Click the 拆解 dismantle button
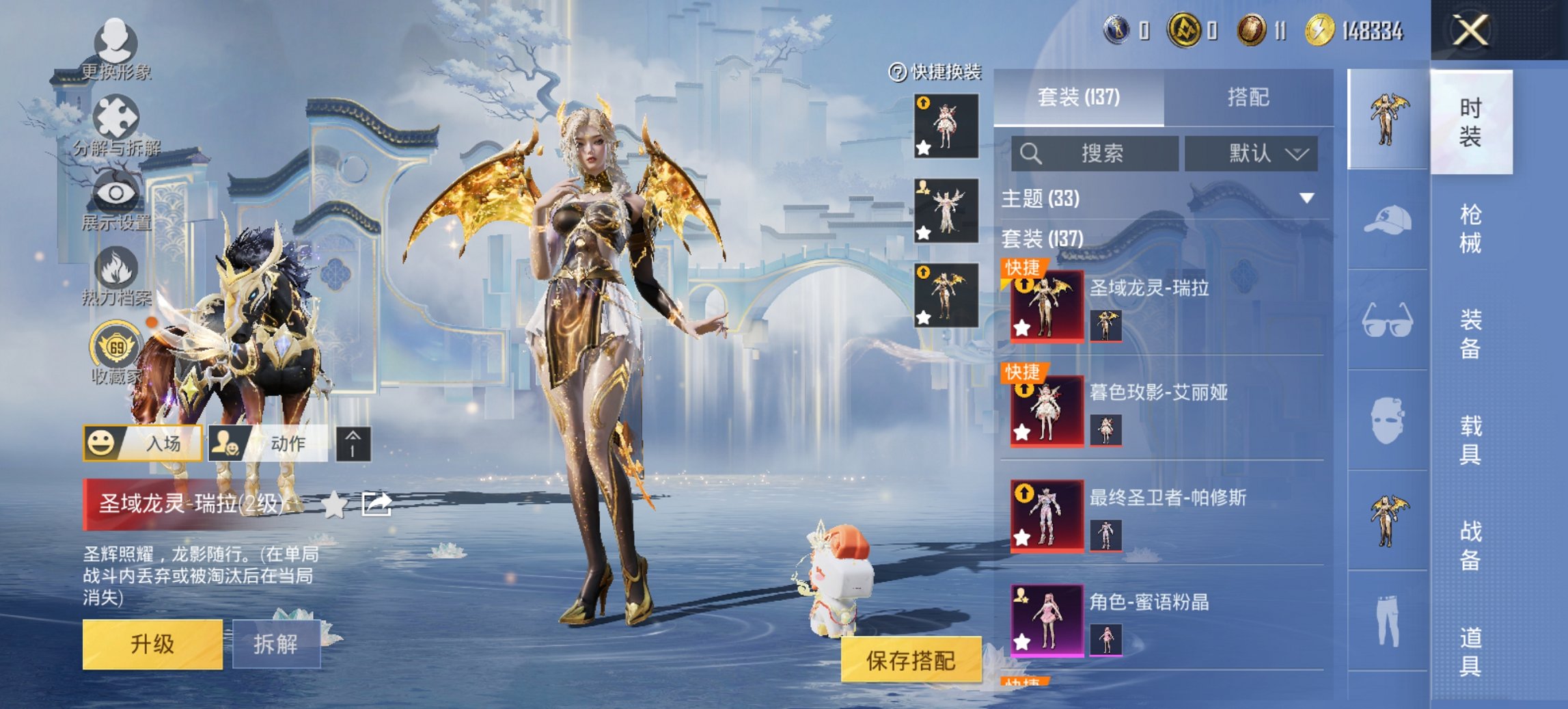The height and width of the screenshot is (709, 1568). [x=276, y=644]
